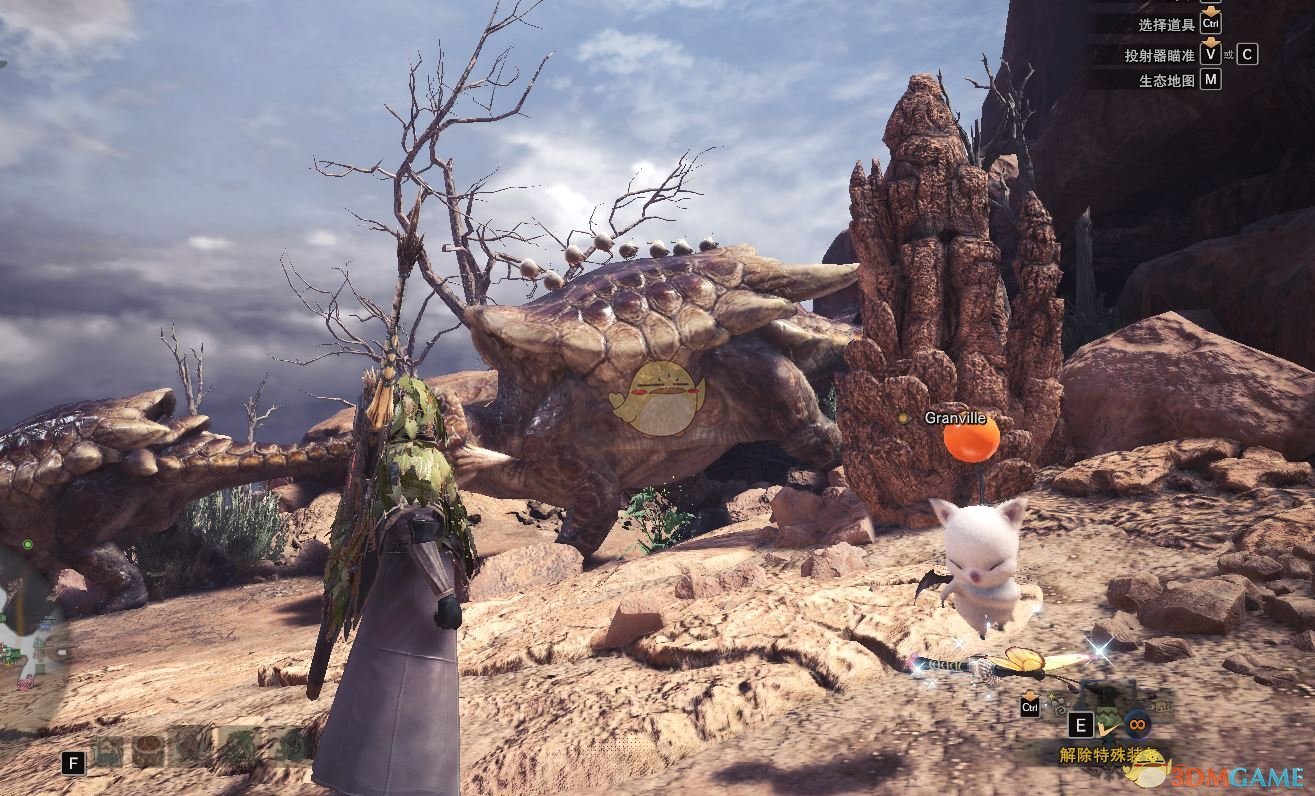
Task: Activate the green tent-shaped shortcut bar icon
Action: 109,751
